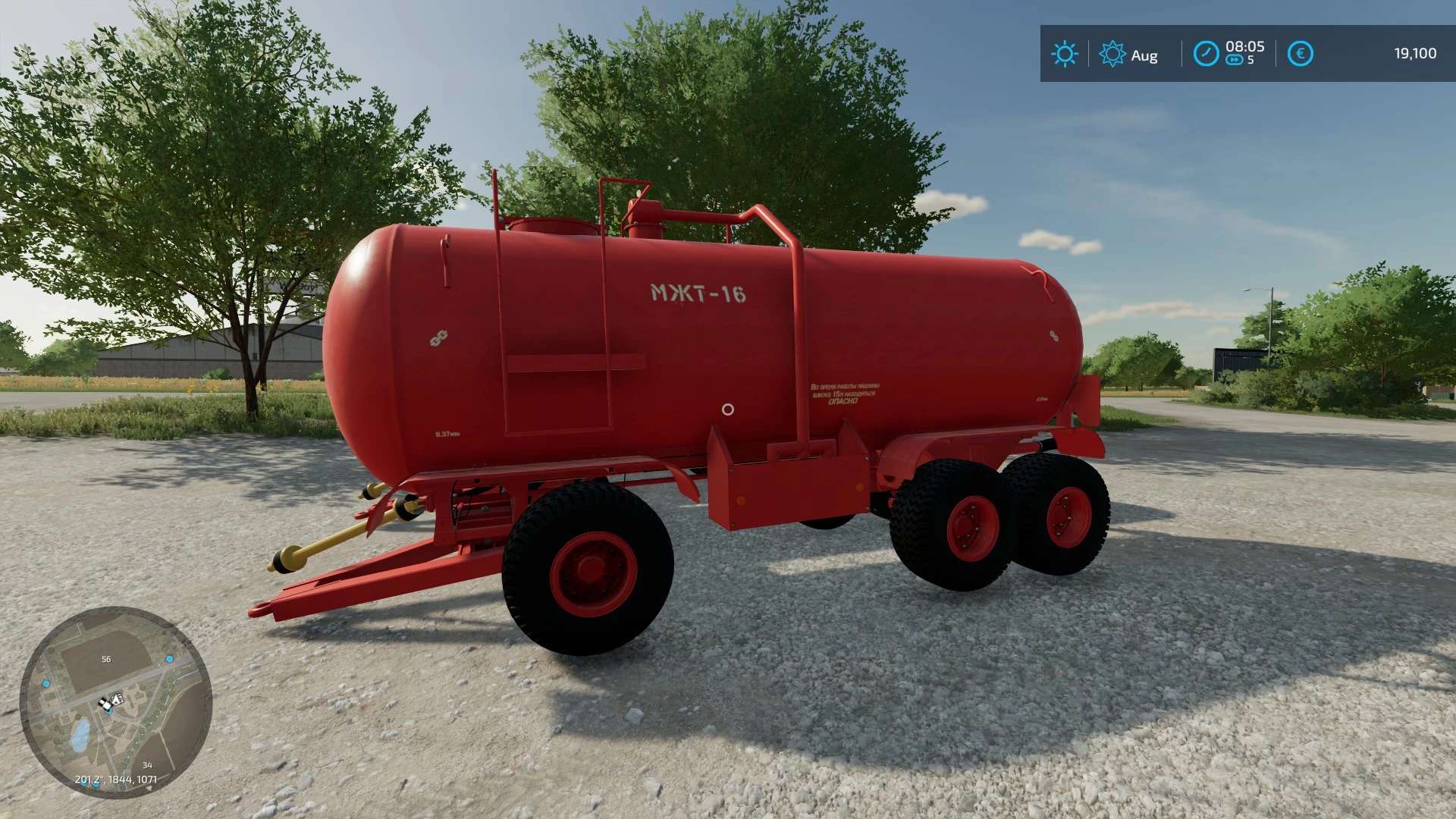Open the circular minimap
This screenshot has height=819, width=1456.
pos(115,701)
